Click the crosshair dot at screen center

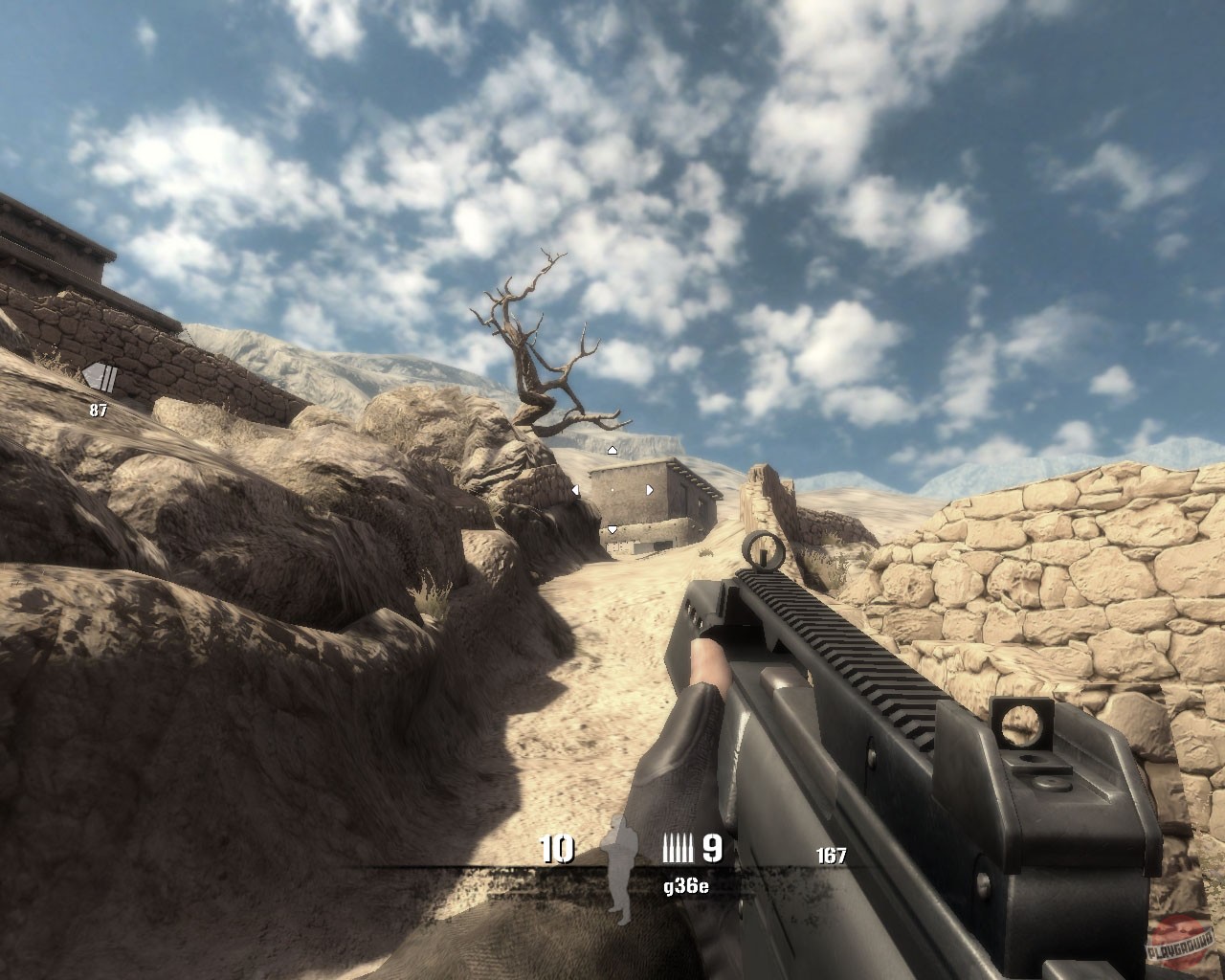pyautogui.click(x=612, y=490)
